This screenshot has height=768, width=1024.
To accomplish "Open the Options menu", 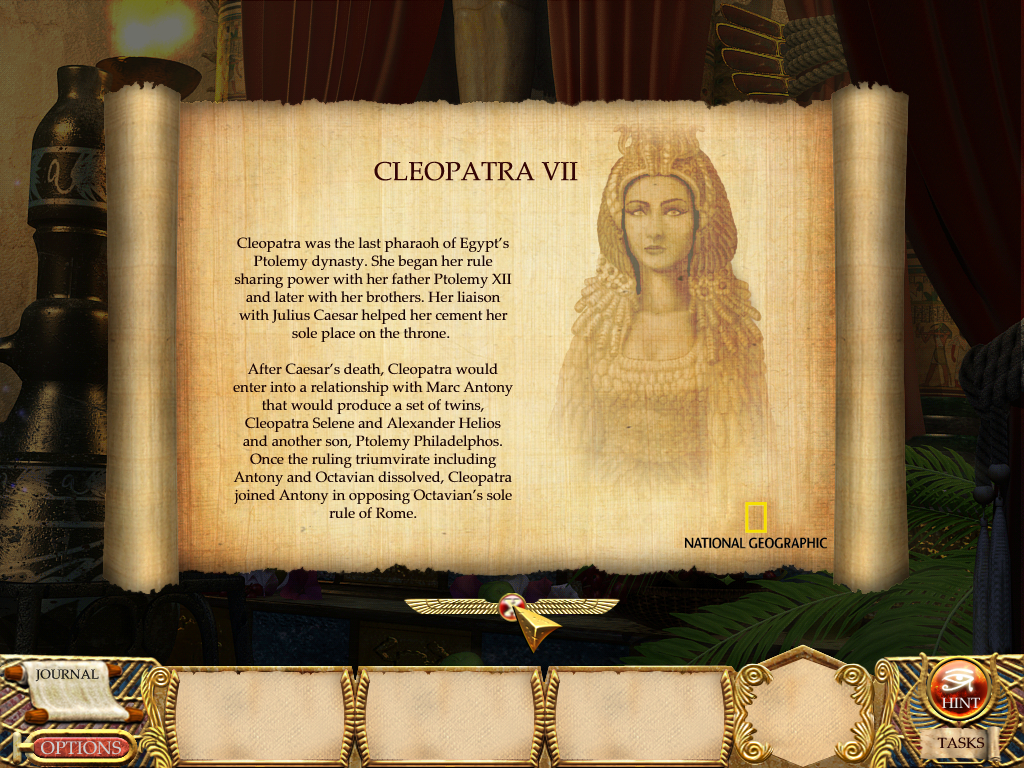I will (x=81, y=747).
